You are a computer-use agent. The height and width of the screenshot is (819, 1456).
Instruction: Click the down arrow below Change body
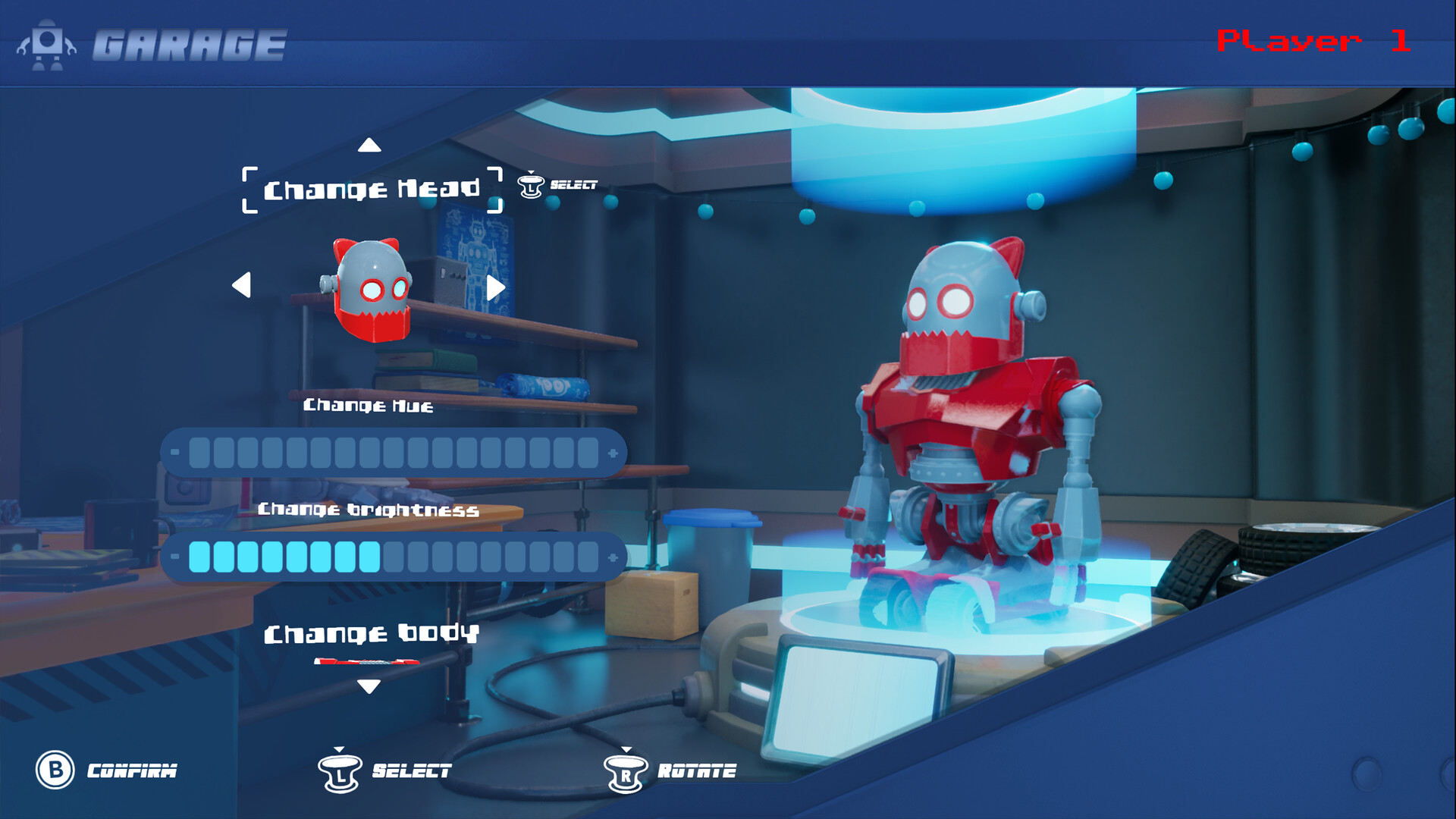pos(369,689)
